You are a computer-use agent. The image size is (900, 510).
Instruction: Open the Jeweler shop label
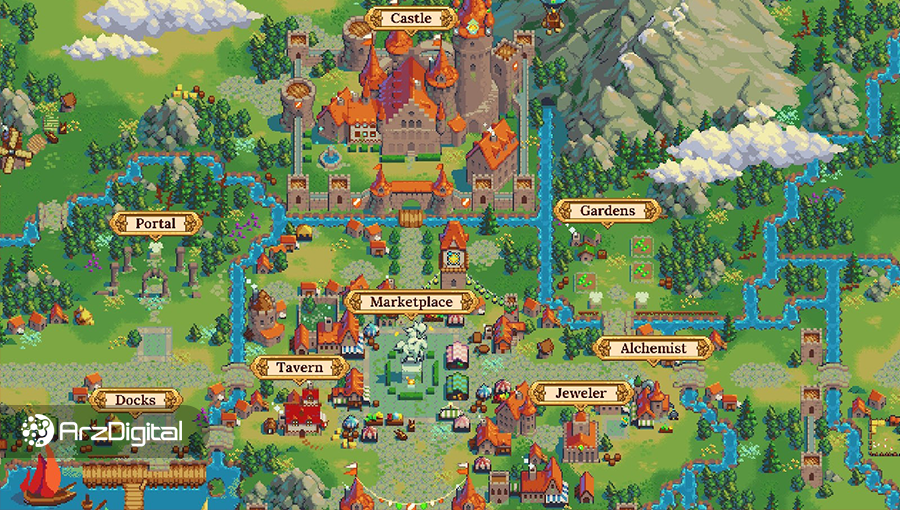point(580,393)
